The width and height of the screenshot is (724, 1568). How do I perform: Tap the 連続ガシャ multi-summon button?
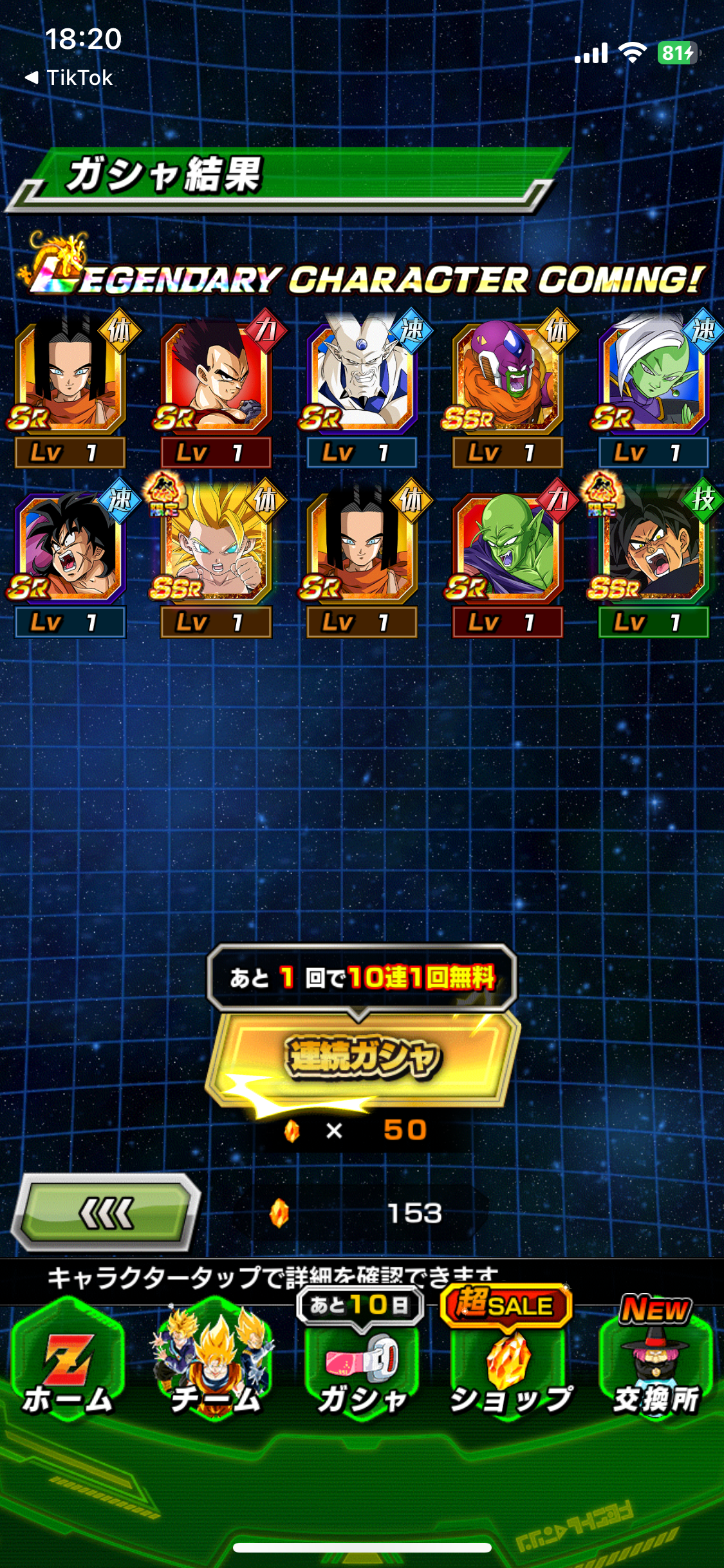362,1057
